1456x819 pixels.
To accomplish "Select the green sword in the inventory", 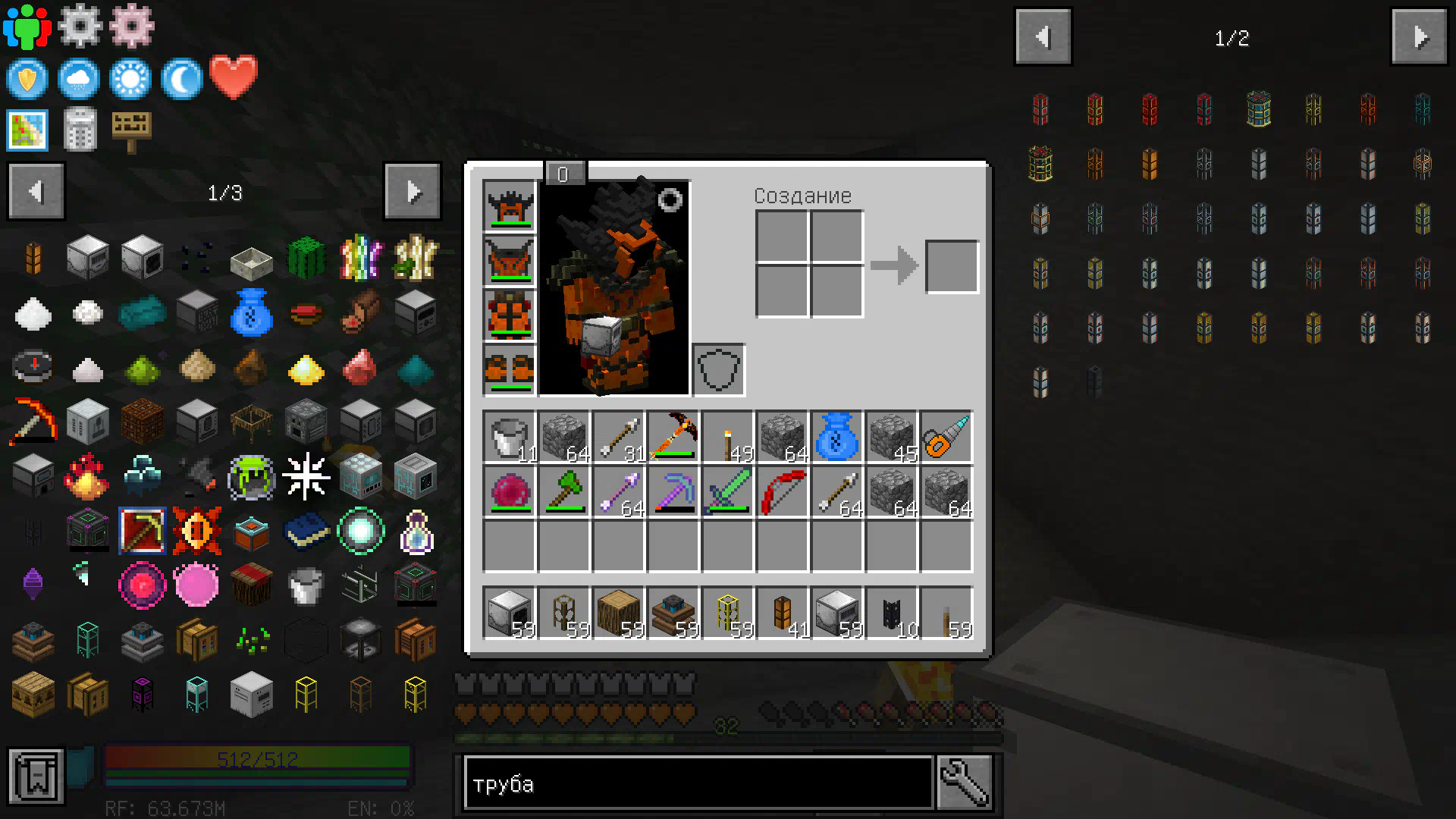I will (727, 492).
